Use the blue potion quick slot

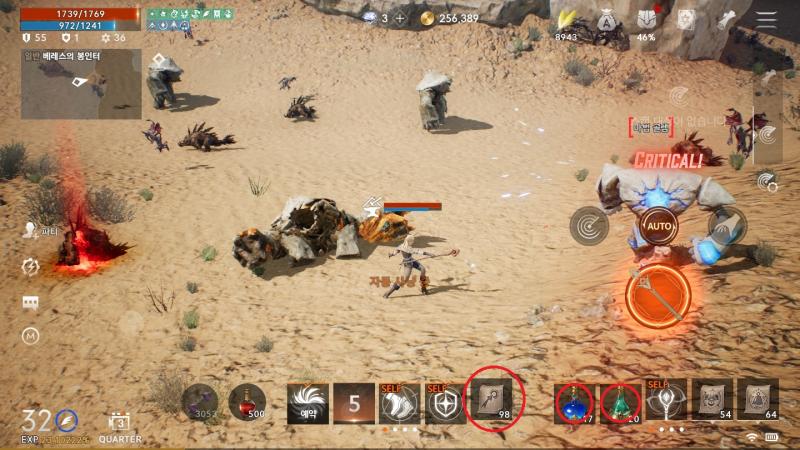(x=575, y=402)
